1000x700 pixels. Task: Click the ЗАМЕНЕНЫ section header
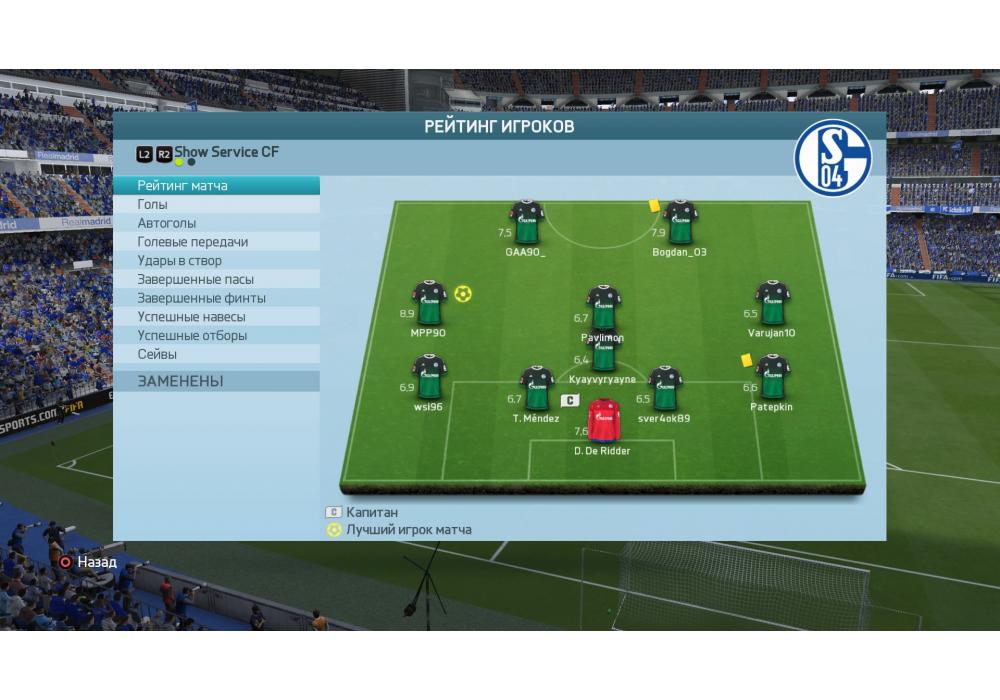pos(217,381)
